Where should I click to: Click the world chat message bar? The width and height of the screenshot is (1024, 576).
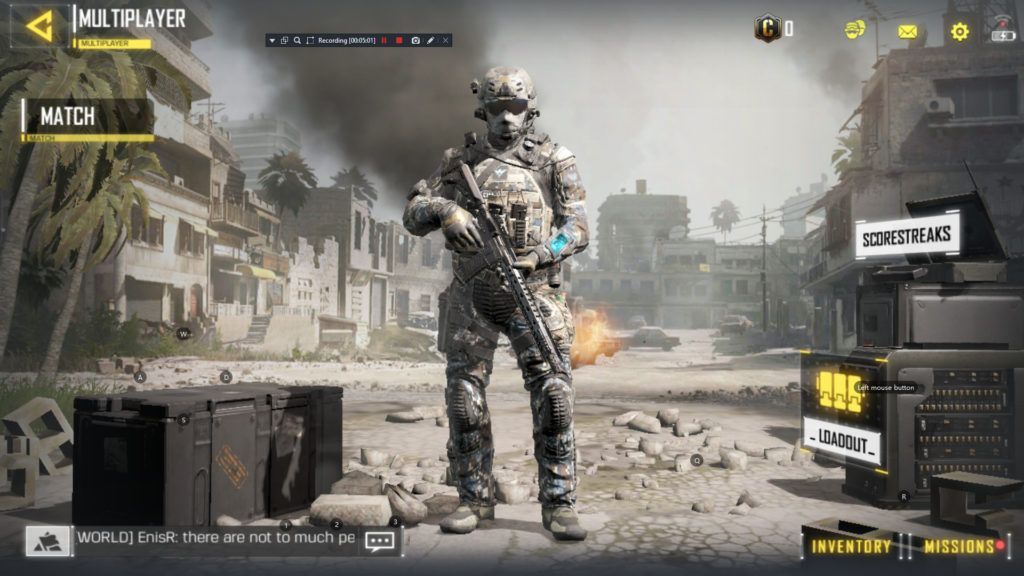click(x=215, y=540)
